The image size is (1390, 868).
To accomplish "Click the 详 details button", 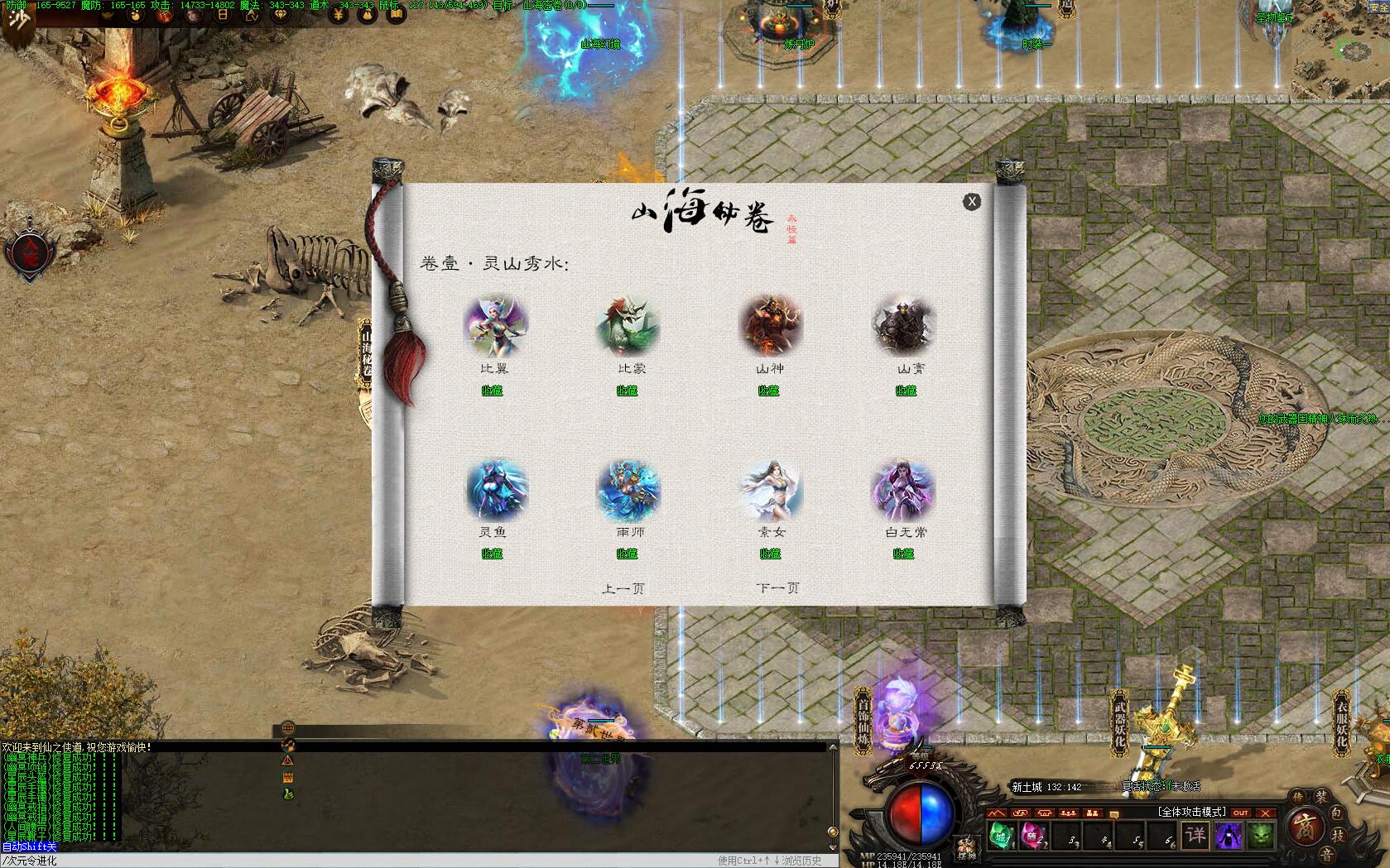I will (x=1195, y=835).
